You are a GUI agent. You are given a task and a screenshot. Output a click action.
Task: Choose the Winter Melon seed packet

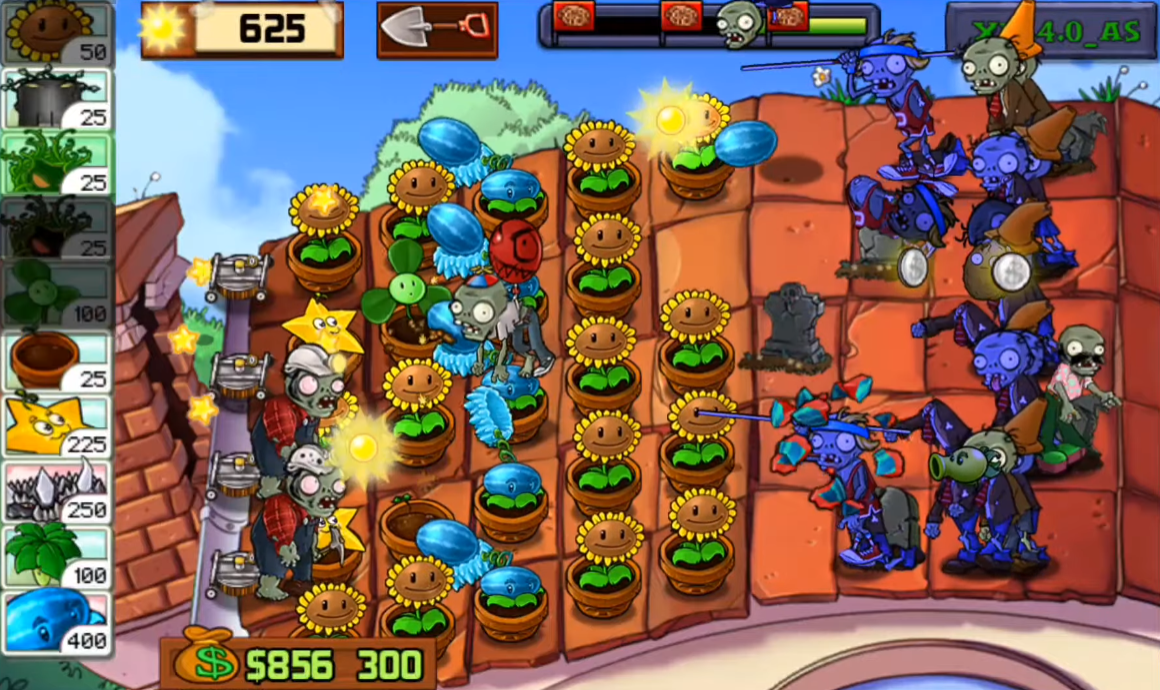(57, 622)
